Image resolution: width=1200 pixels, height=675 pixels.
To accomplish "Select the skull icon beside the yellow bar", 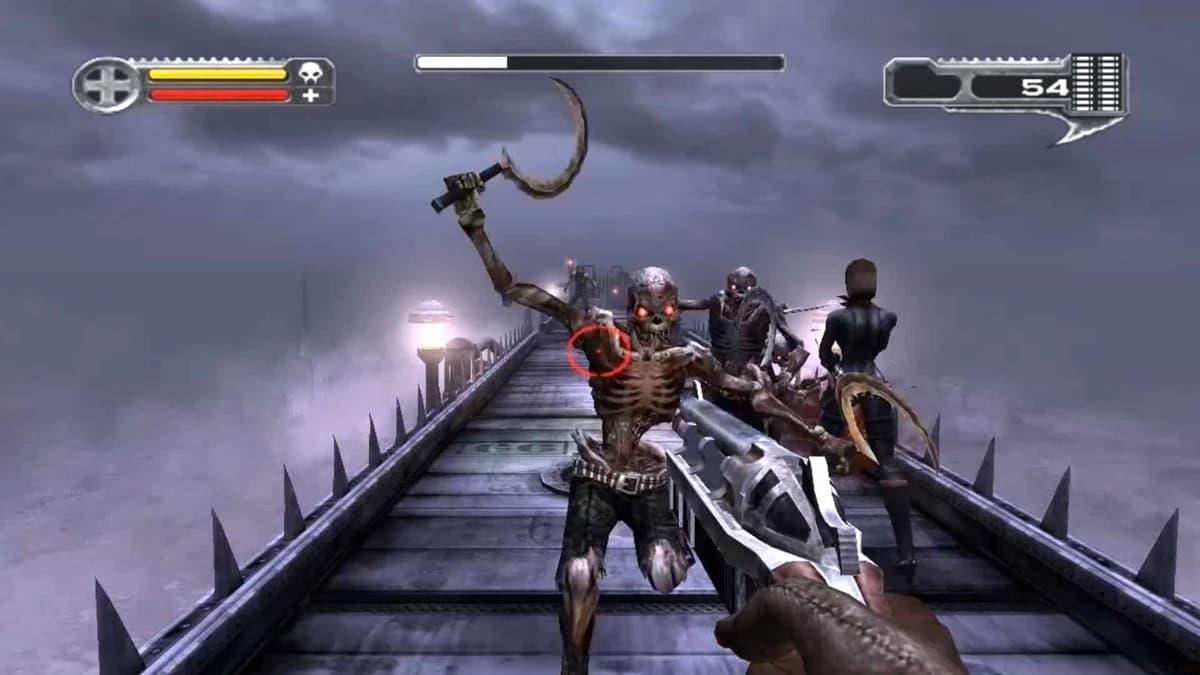I will [x=311, y=73].
